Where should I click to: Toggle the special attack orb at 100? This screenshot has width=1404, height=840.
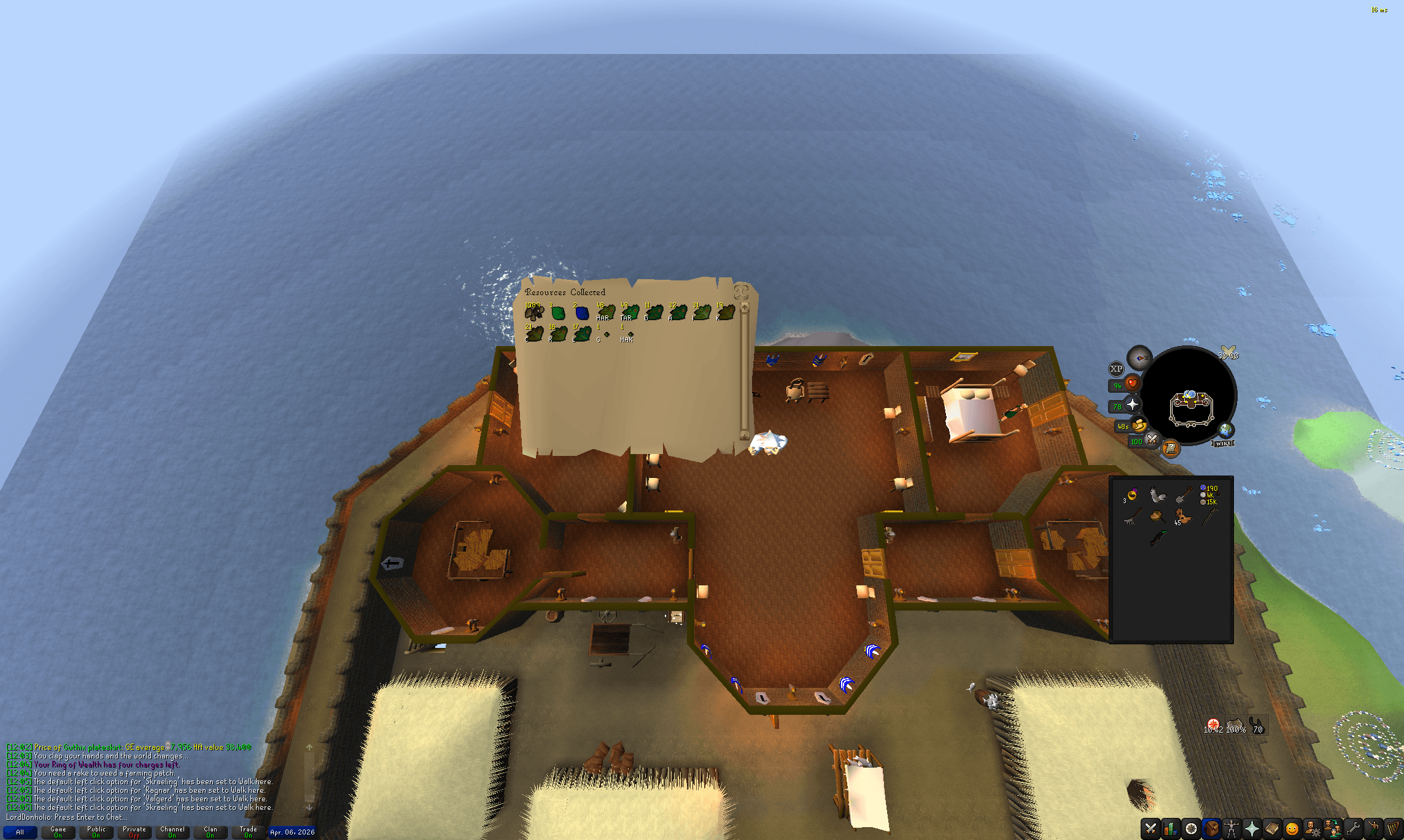tap(1152, 440)
